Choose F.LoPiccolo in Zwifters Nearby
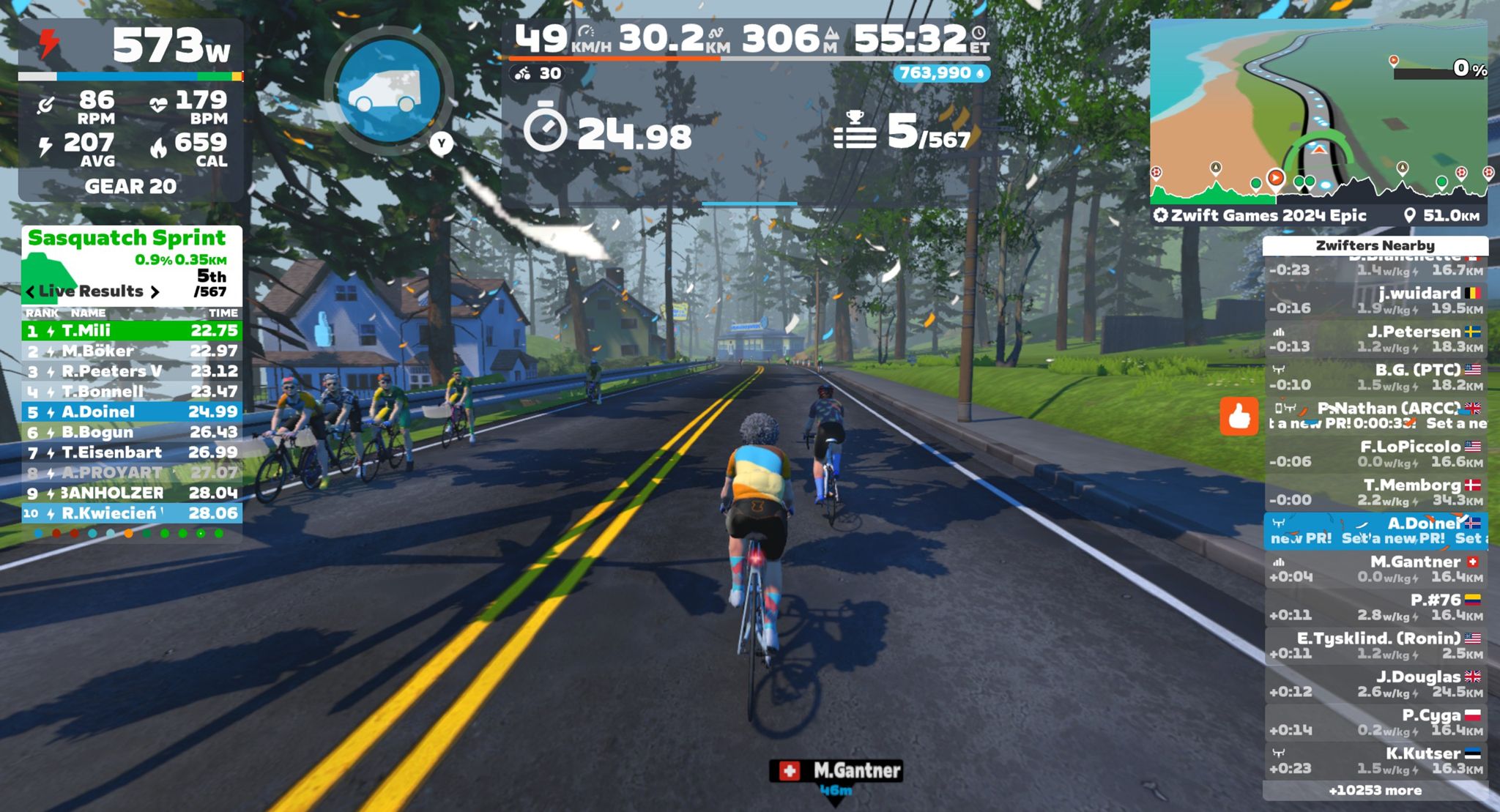This screenshot has height=812, width=1500. [1375, 454]
